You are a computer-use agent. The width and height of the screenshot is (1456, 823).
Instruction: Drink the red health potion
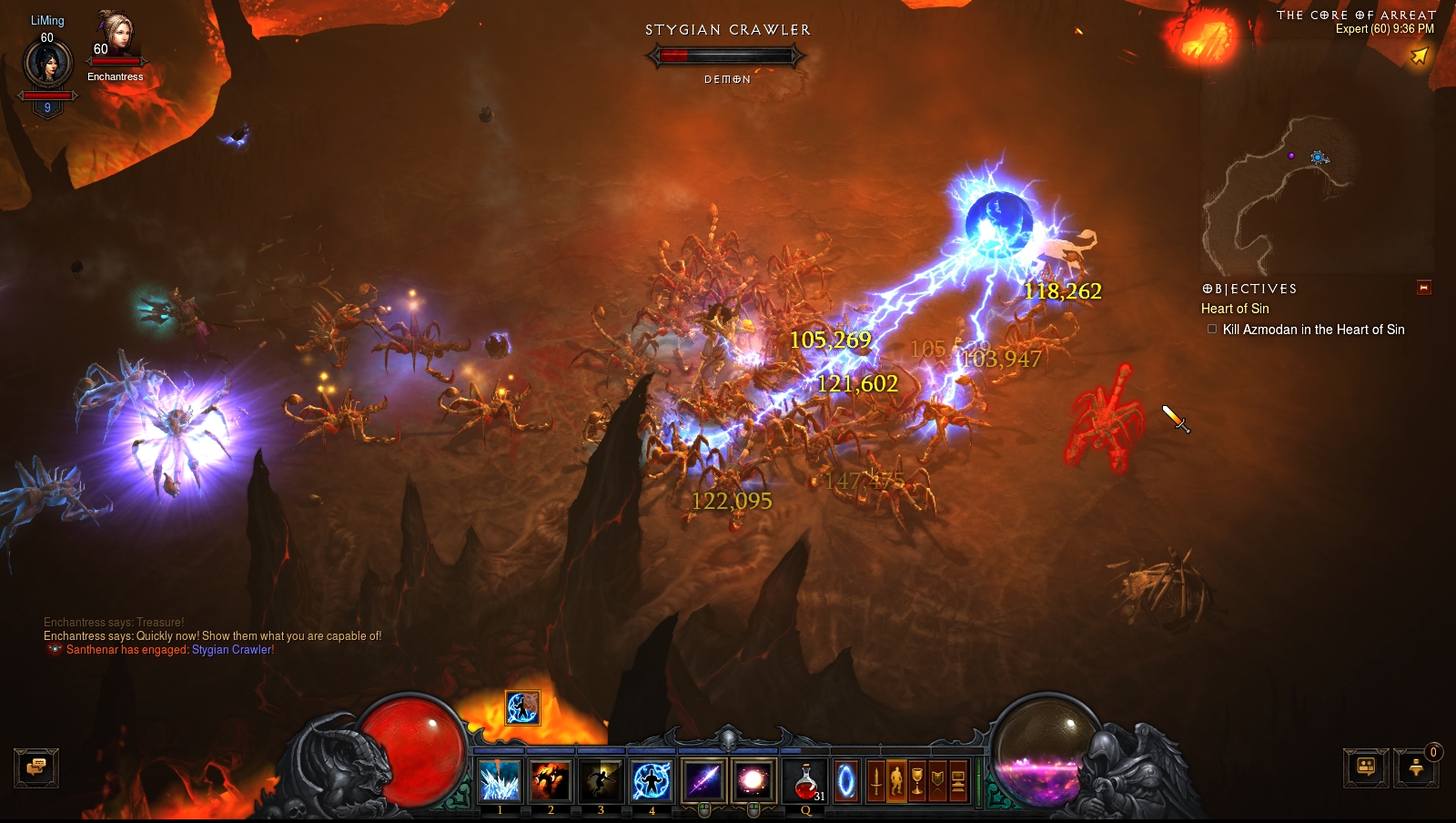806,781
